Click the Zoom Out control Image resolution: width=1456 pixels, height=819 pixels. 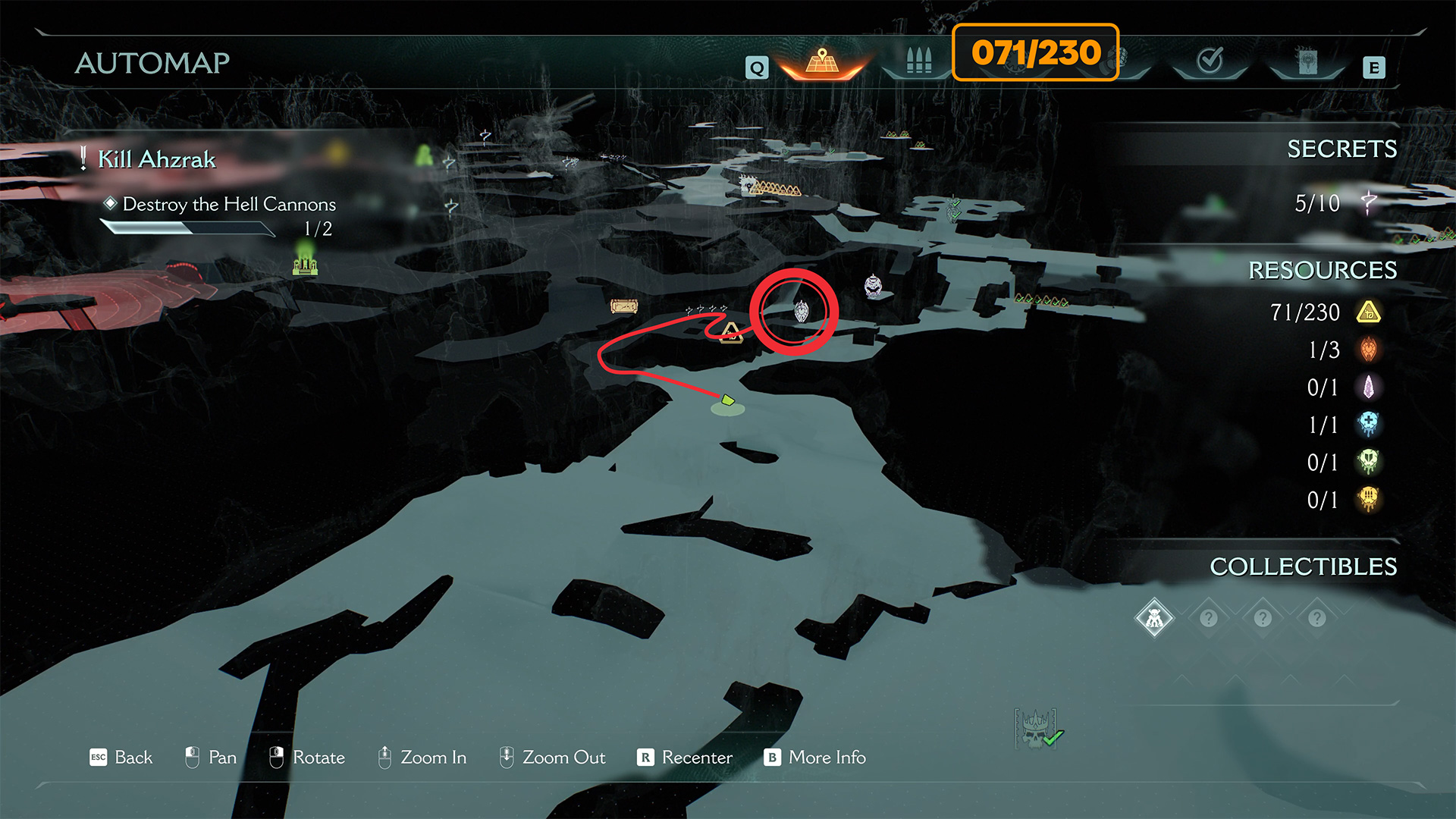pyautogui.click(x=552, y=758)
